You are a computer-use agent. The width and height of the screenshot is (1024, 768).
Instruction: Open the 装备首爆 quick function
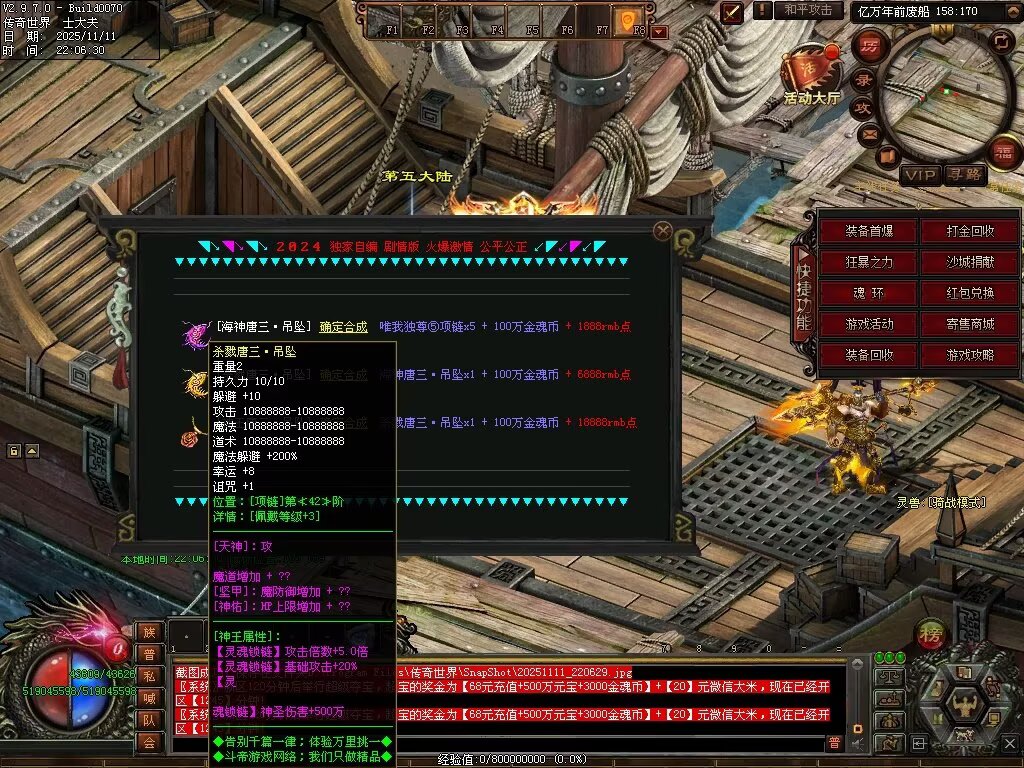click(x=868, y=232)
